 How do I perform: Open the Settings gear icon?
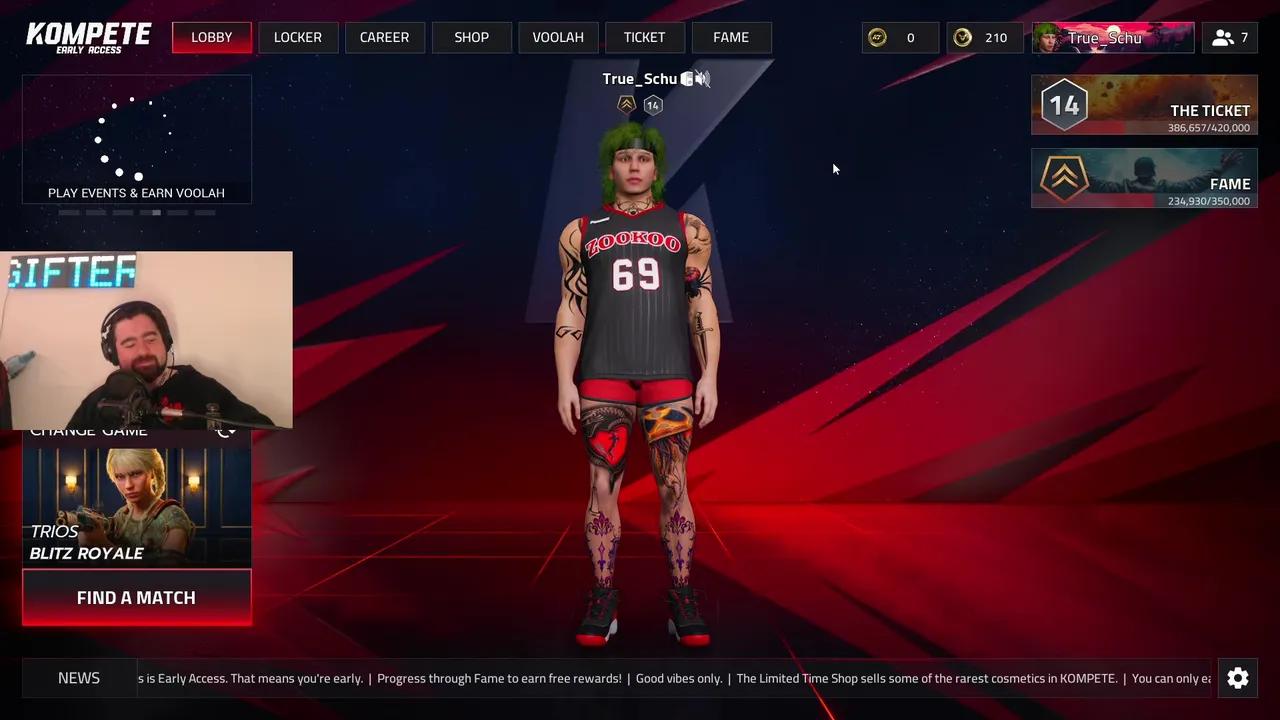1238,678
